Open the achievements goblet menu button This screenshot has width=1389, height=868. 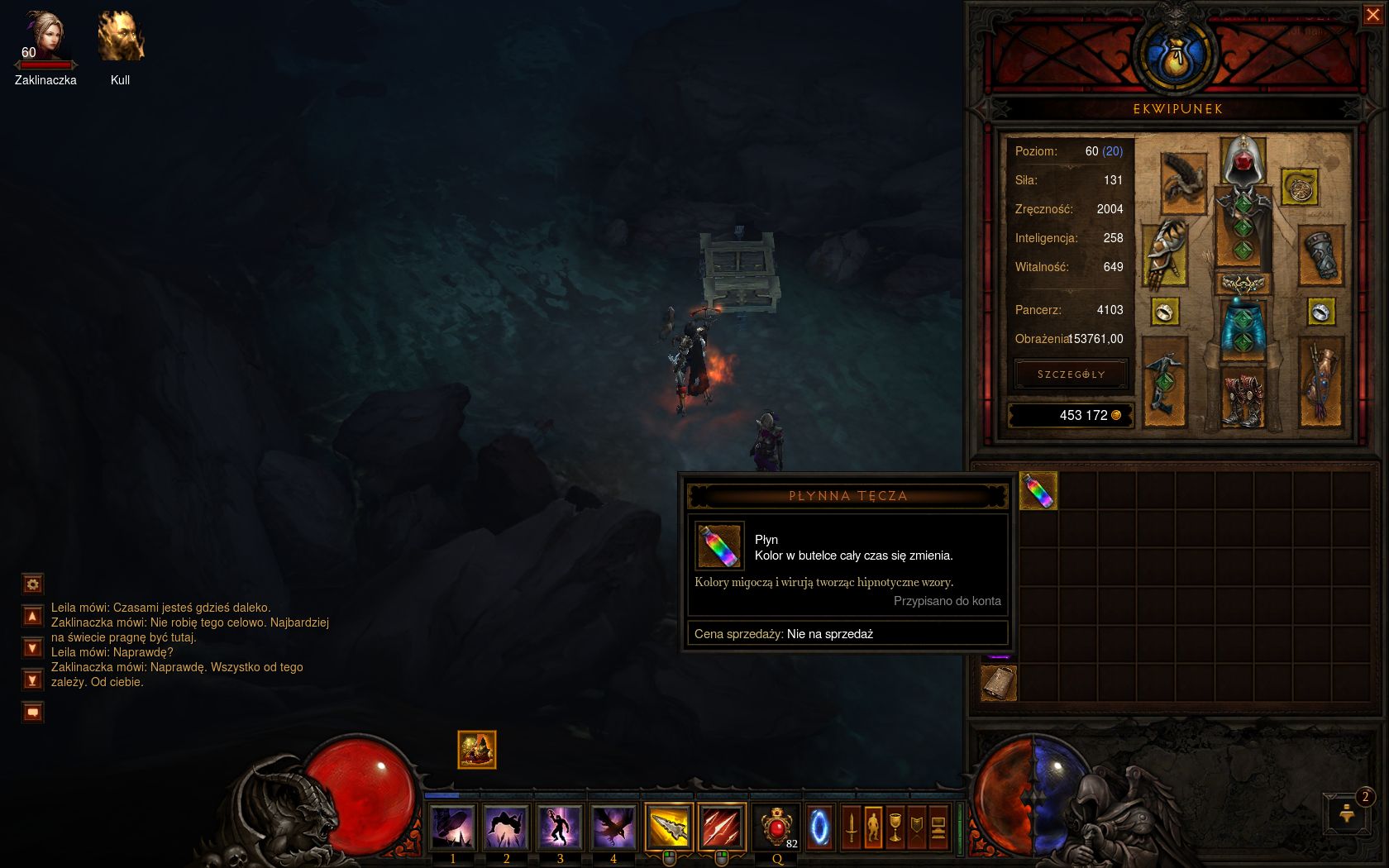tap(895, 827)
